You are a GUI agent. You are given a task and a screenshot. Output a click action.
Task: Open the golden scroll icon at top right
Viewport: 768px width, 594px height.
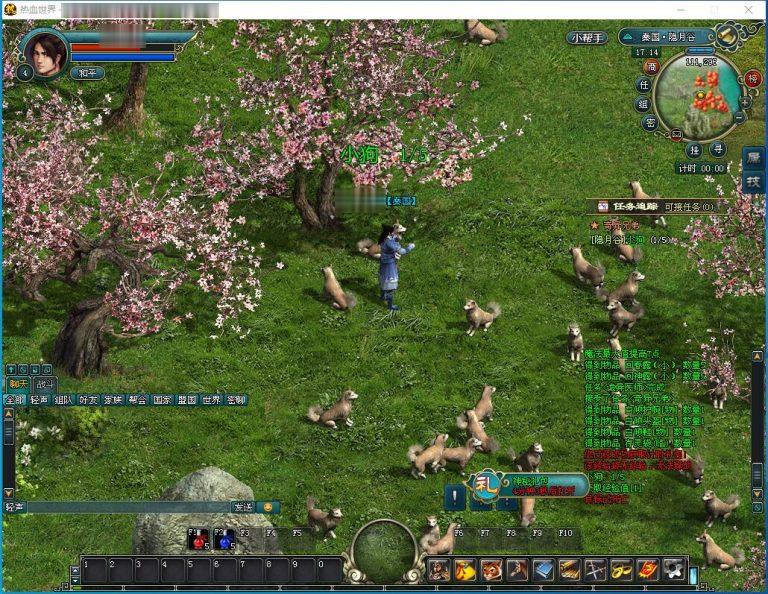(x=727, y=36)
